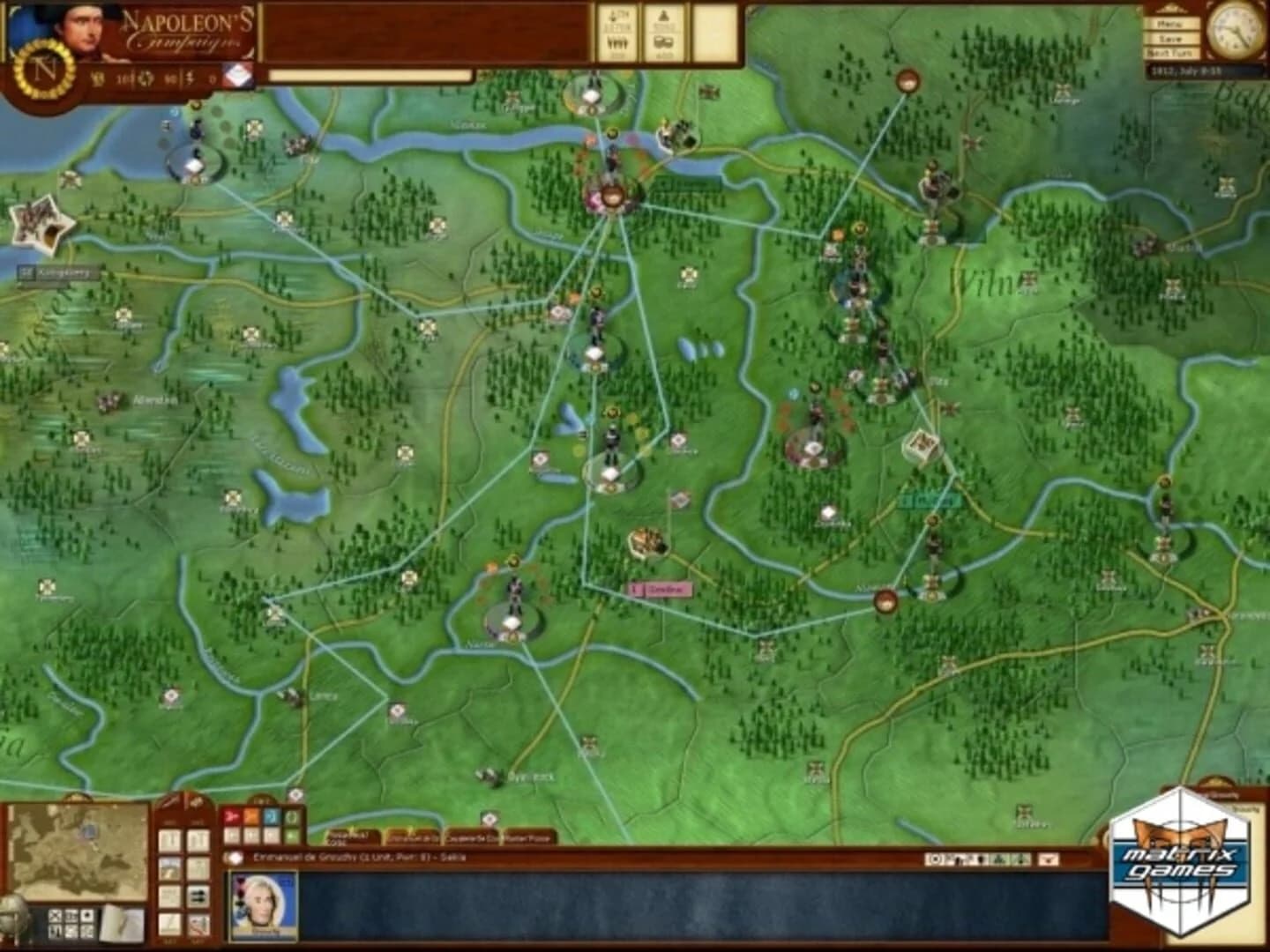Click the gold coins resource icon
Viewport: 1270px width, 952px height.
coord(97,77)
